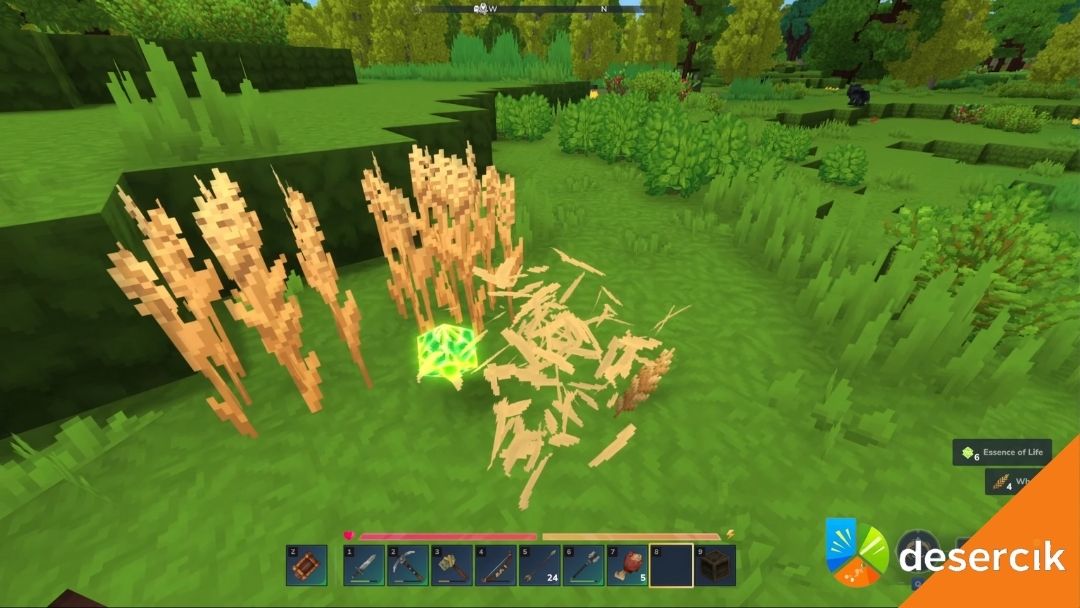The image size is (1080, 608).
Task: Click the Essence of Life pickup notification
Action: tap(1002, 453)
